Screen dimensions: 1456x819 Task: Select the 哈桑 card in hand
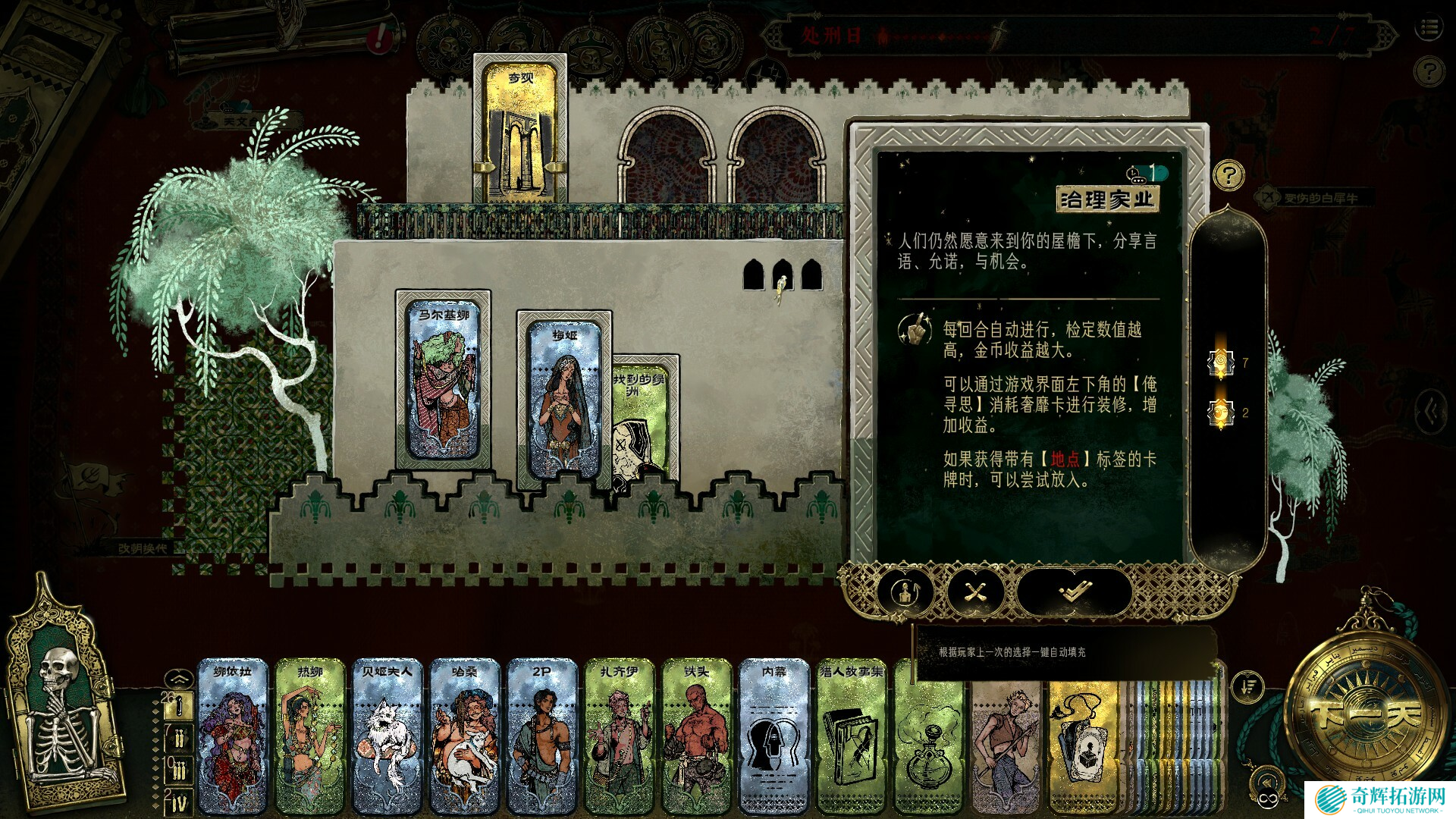pyautogui.click(x=465, y=736)
